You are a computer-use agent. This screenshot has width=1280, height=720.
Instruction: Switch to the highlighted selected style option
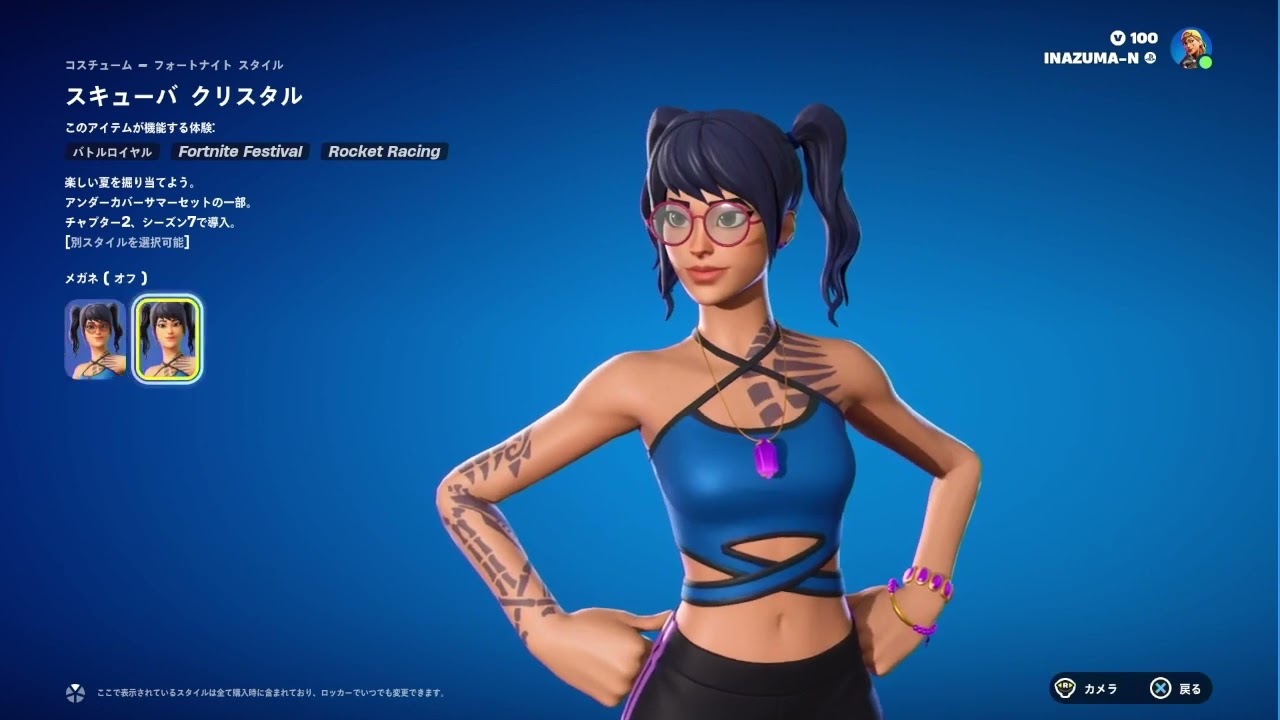tap(166, 338)
